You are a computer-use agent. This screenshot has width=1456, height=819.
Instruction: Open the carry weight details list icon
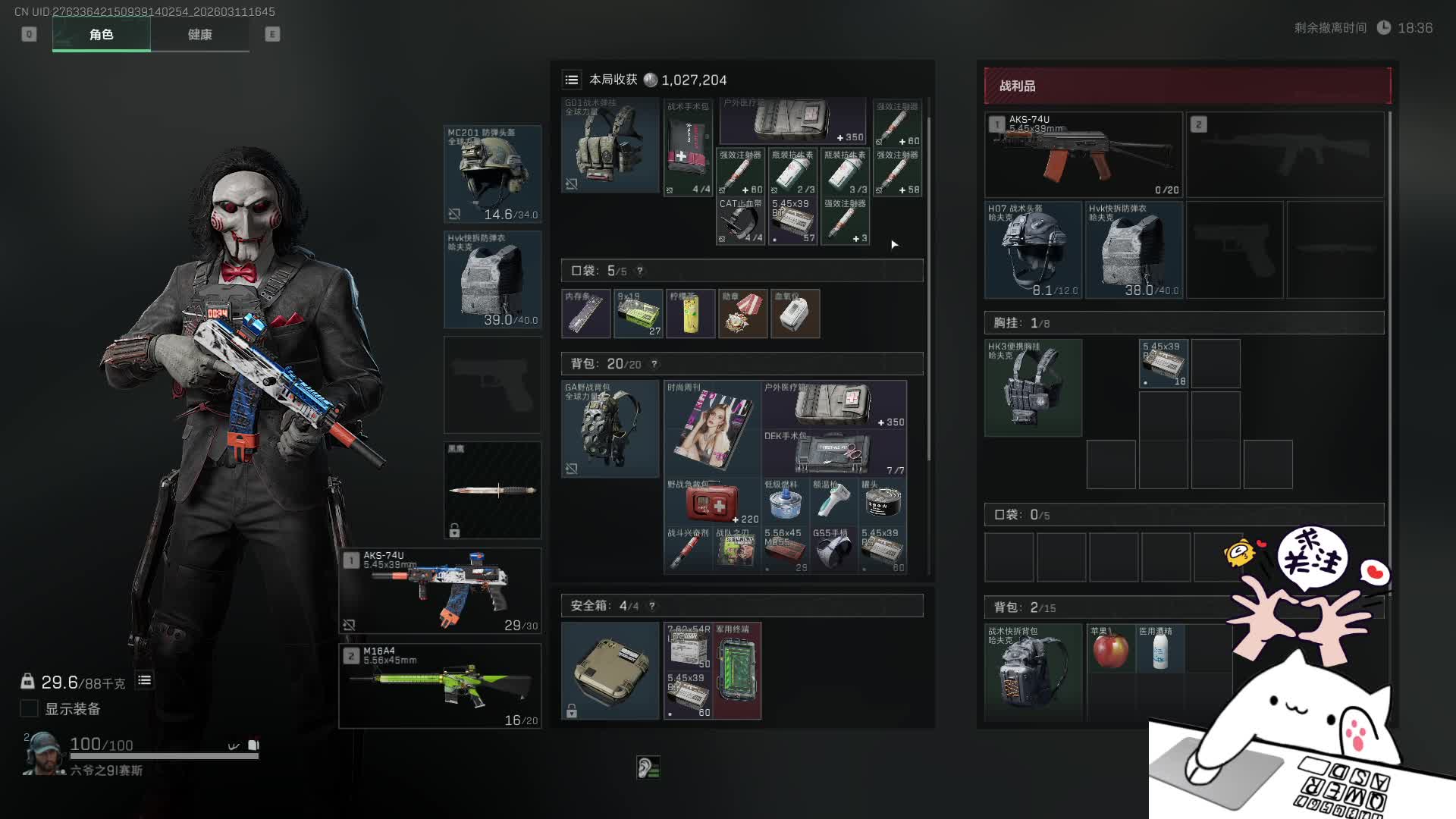144,680
